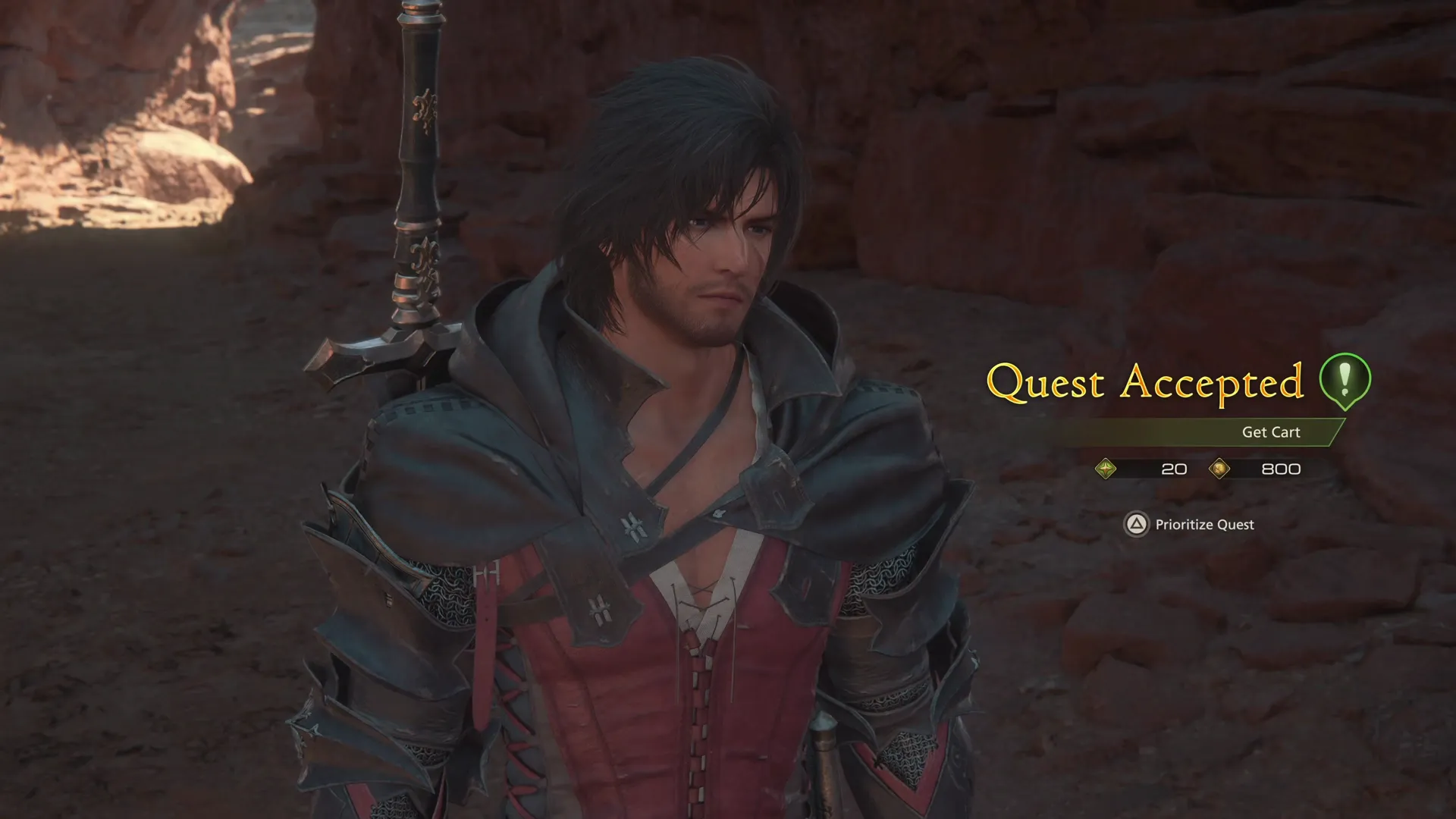The image size is (1456, 819).
Task: Select the Get Cart quest name
Action: (1271, 431)
